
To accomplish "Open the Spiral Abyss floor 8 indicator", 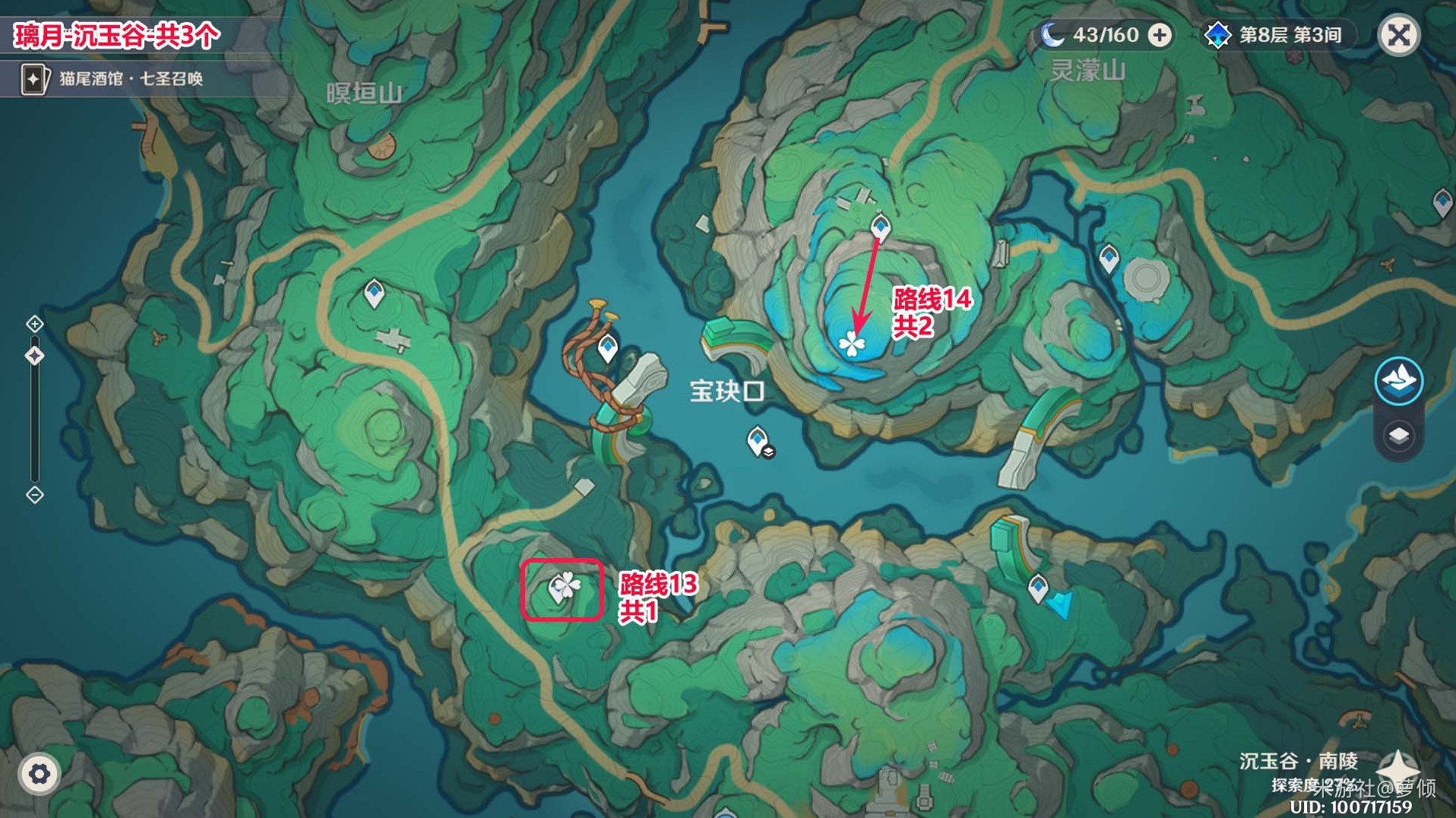I will [x=1277, y=35].
